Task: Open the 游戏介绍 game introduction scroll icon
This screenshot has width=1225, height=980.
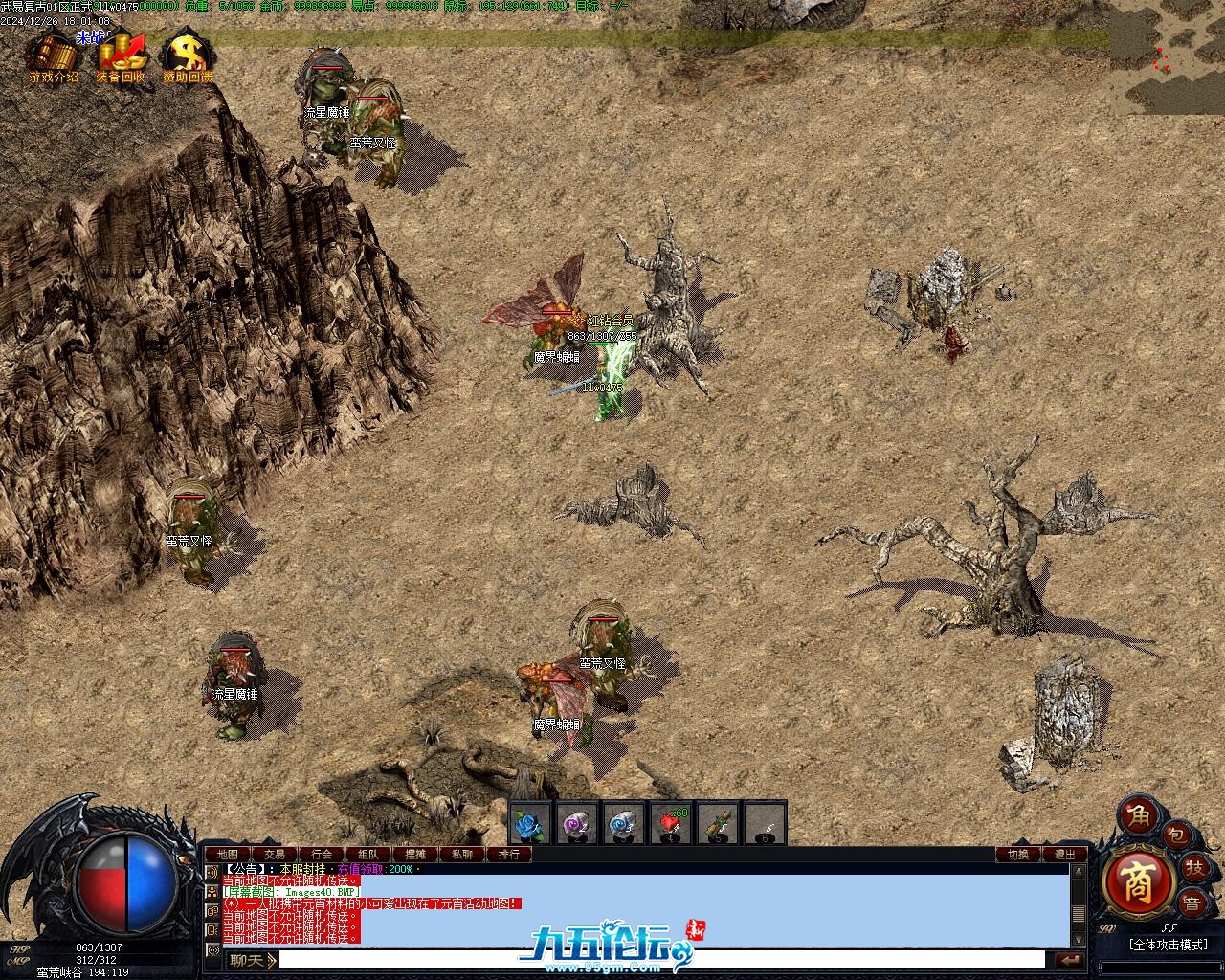Action: (53, 56)
